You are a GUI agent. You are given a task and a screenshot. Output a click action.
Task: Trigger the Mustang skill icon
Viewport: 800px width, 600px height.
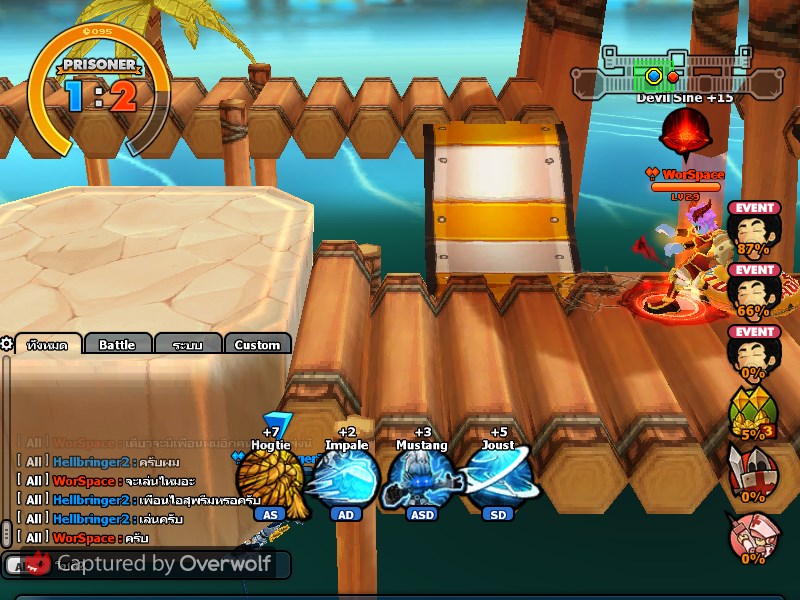coord(420,478)
